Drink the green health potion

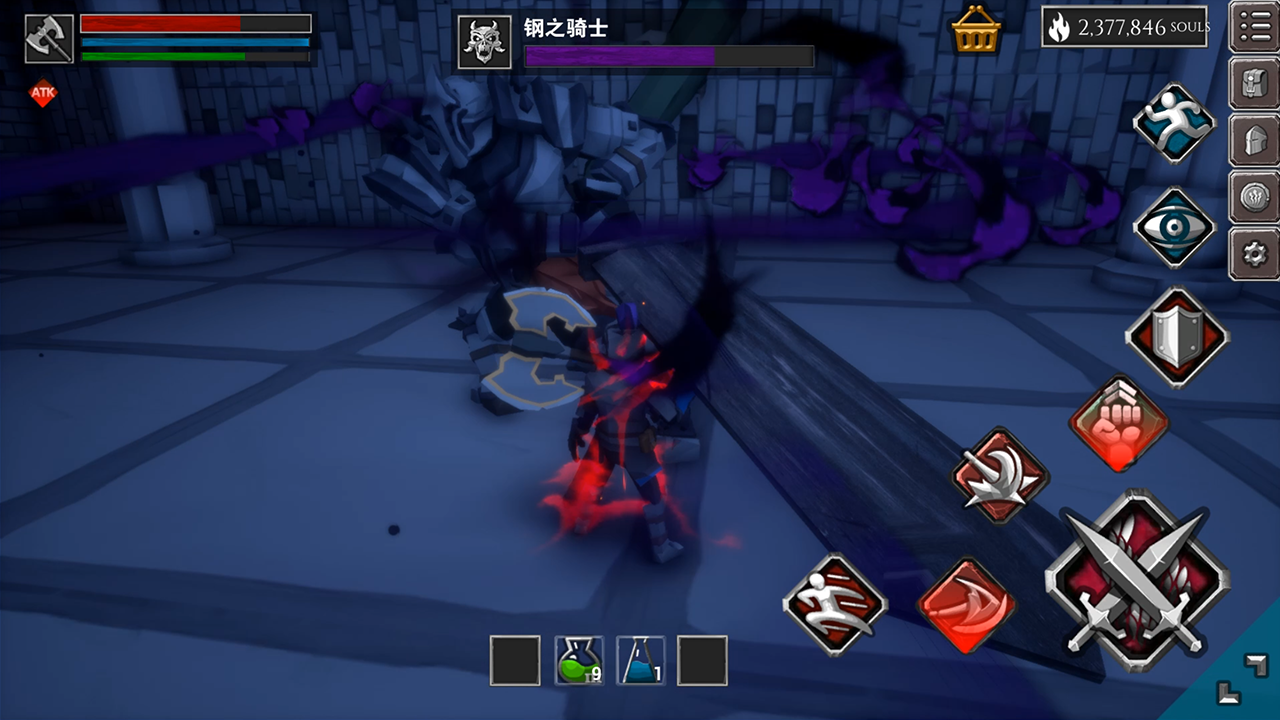pyautogui.click(x=580, y=659)
